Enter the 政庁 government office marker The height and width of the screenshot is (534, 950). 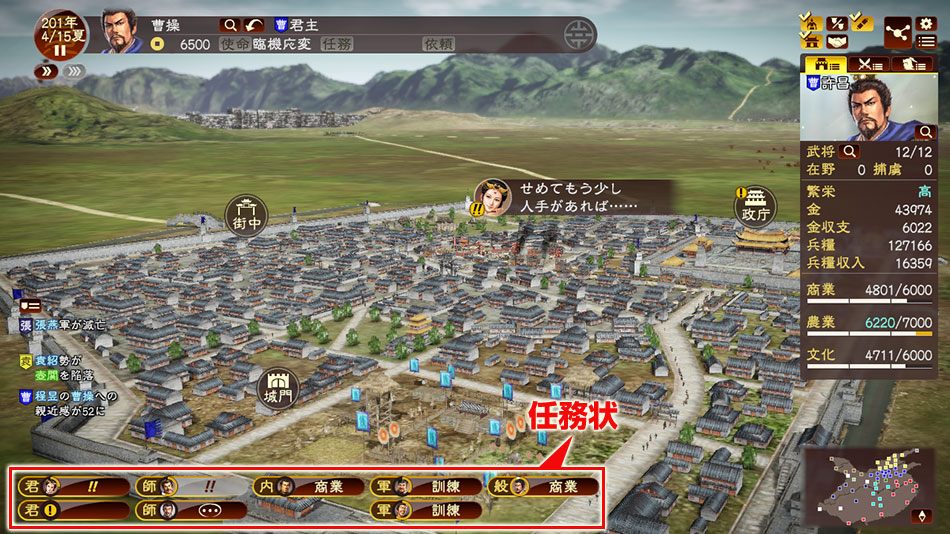756,207
